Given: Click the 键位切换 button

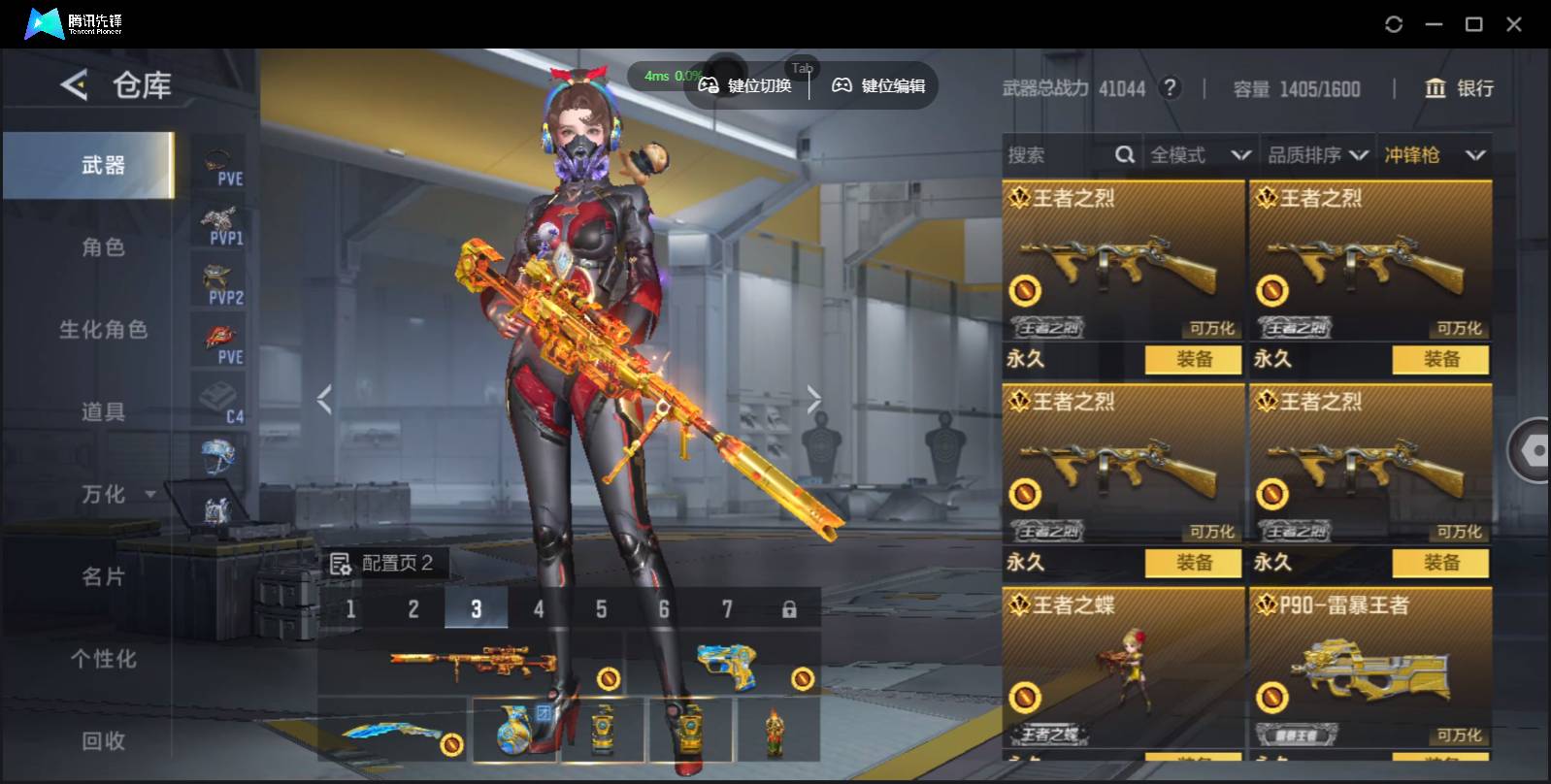Looking at the screenshot, I should coord(745,85).
